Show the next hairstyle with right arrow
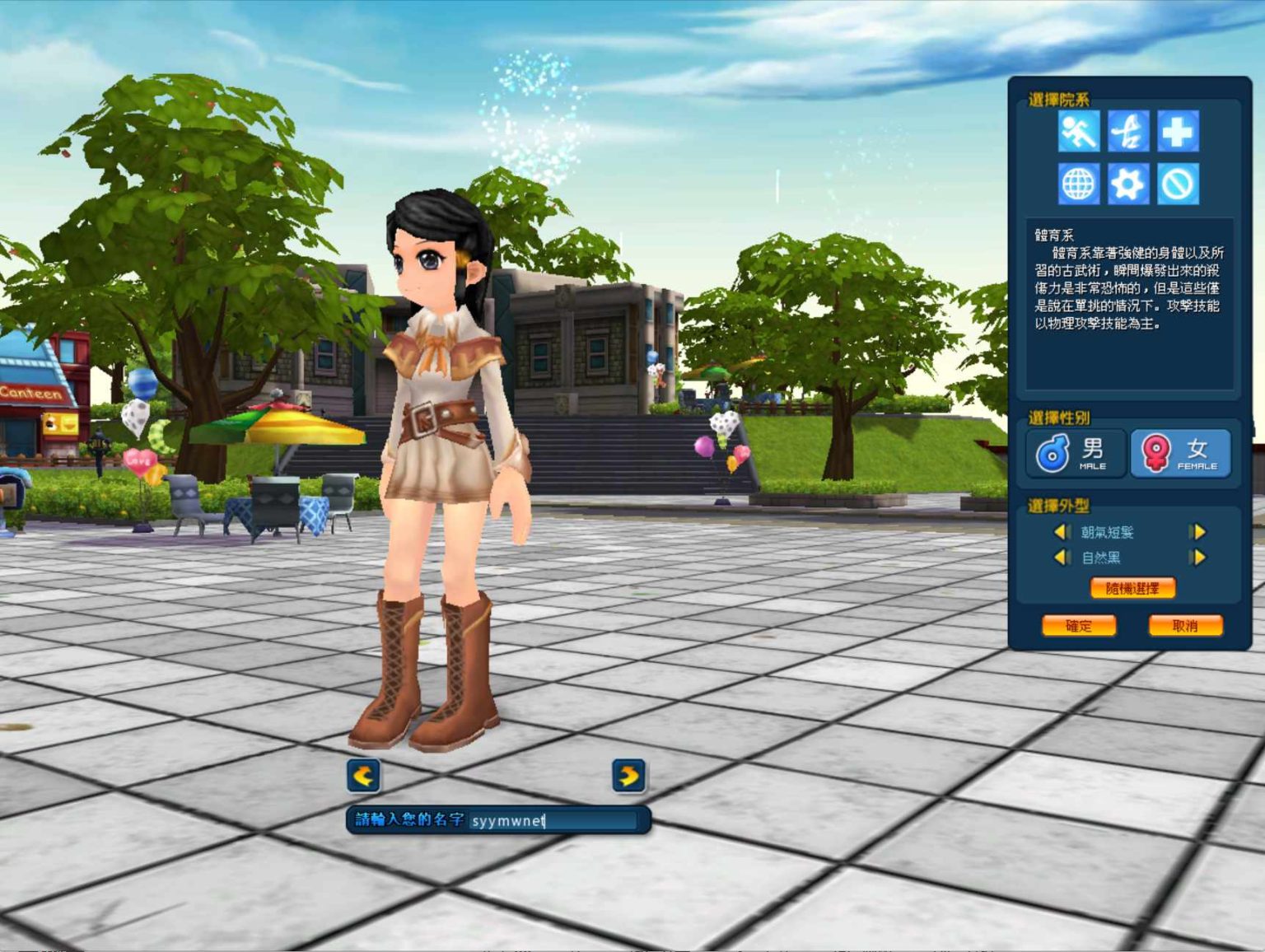 [1198, 532]
